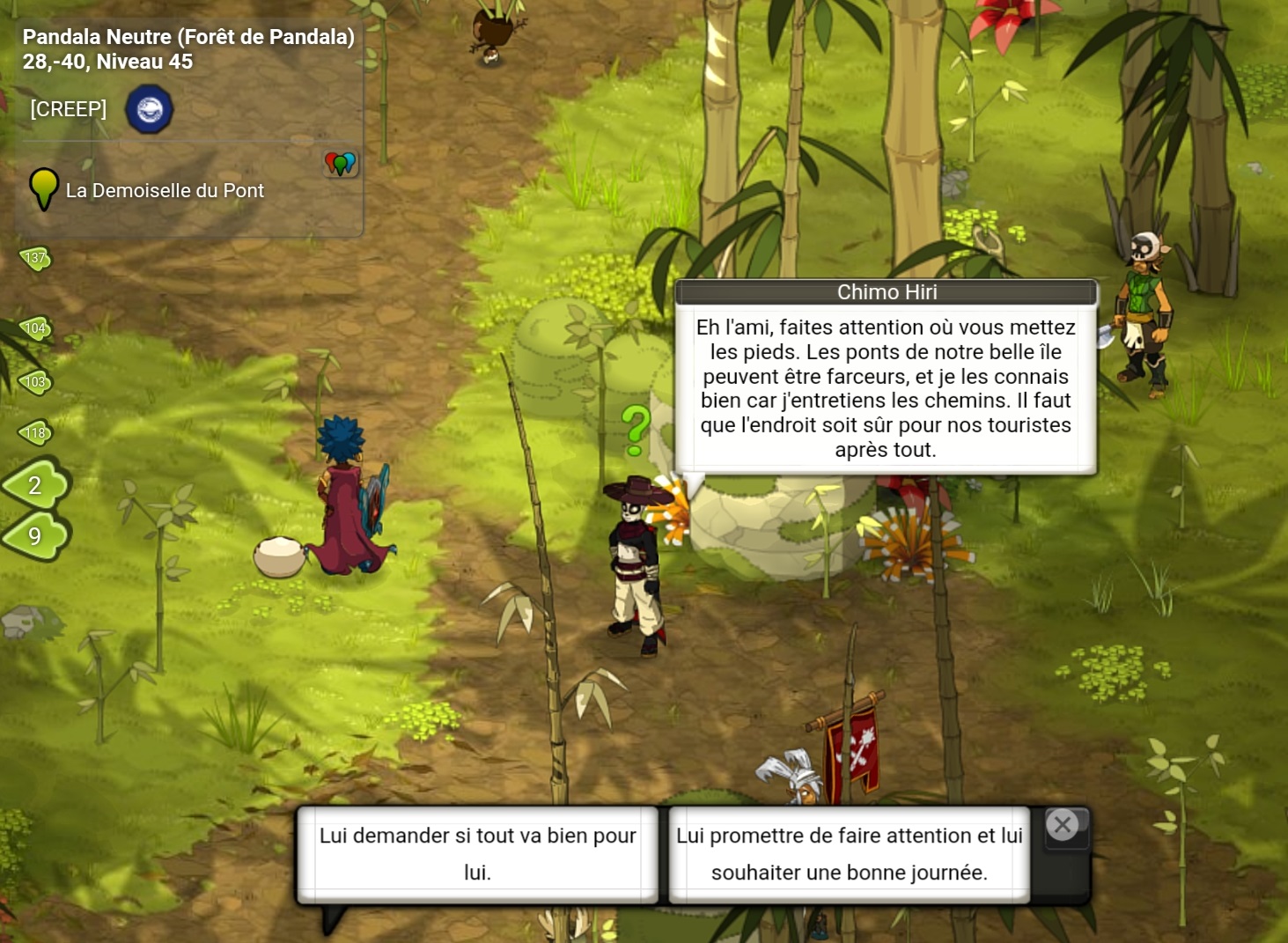Viewport: 1288px width, 943px height.
Task: Open the leaf badge numbered 137
Action: pyautogui.click(x=36, y=258)
